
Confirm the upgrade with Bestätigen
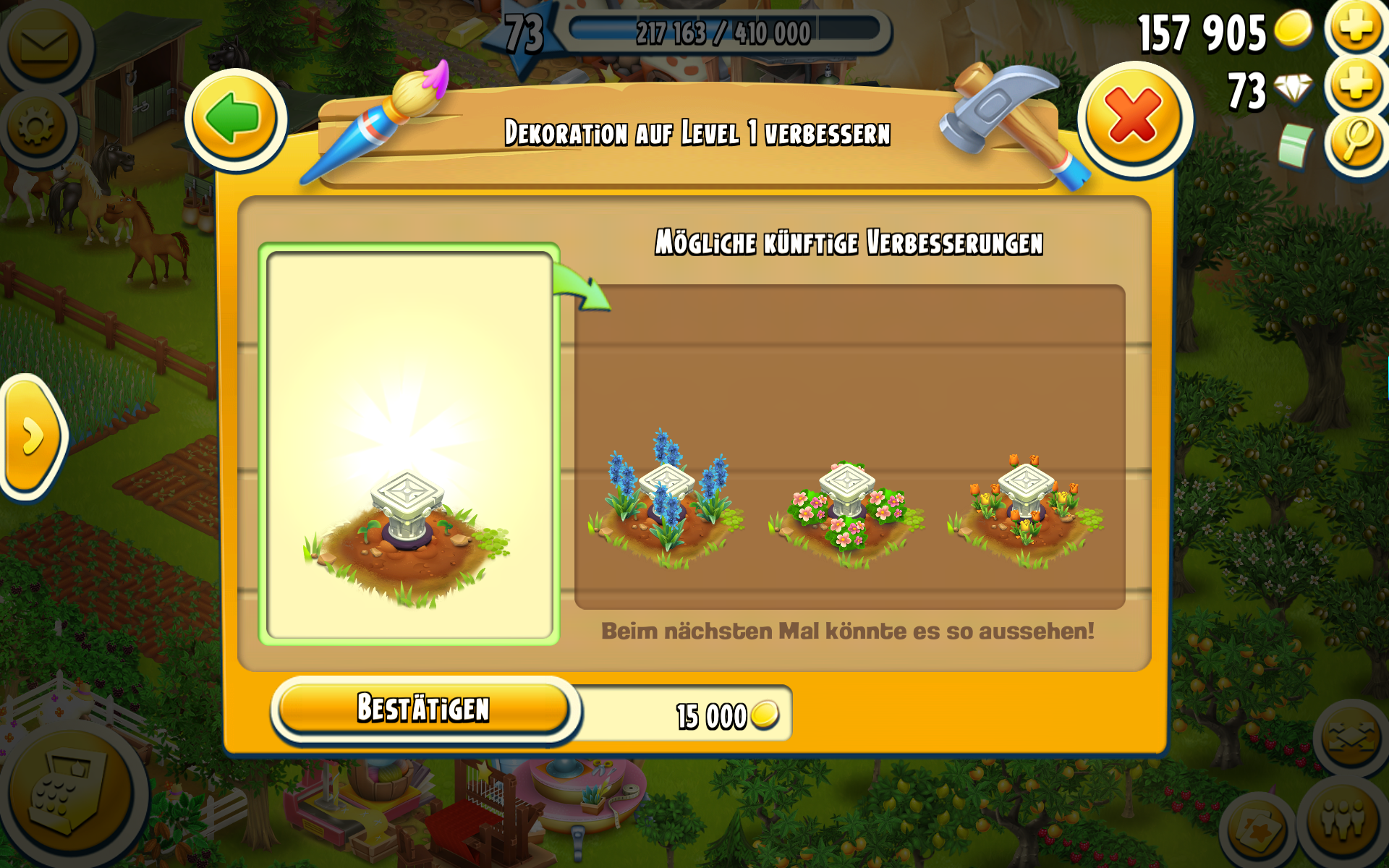tap(424, 708)
